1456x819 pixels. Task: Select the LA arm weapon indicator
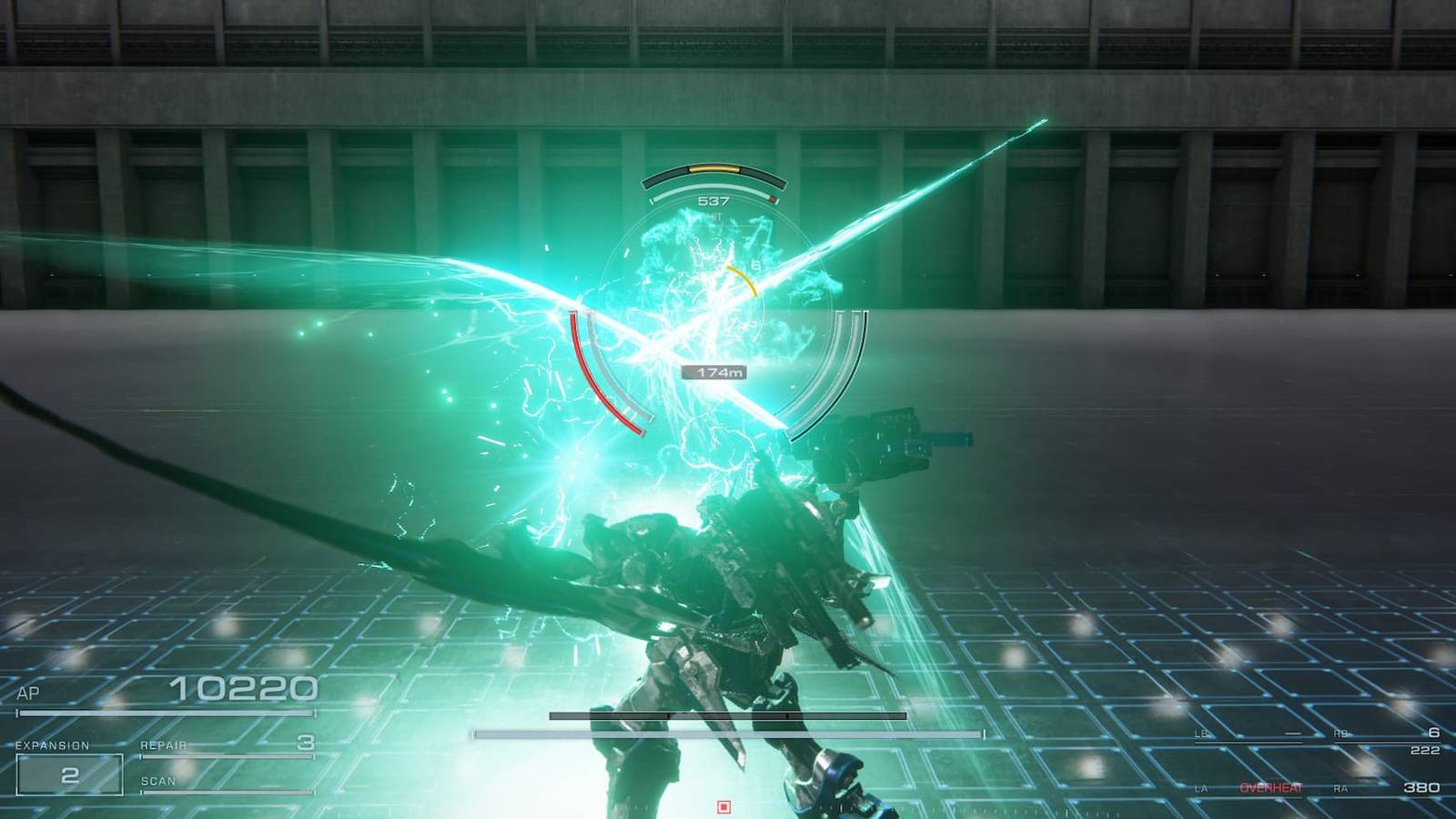pos(1203,788)
